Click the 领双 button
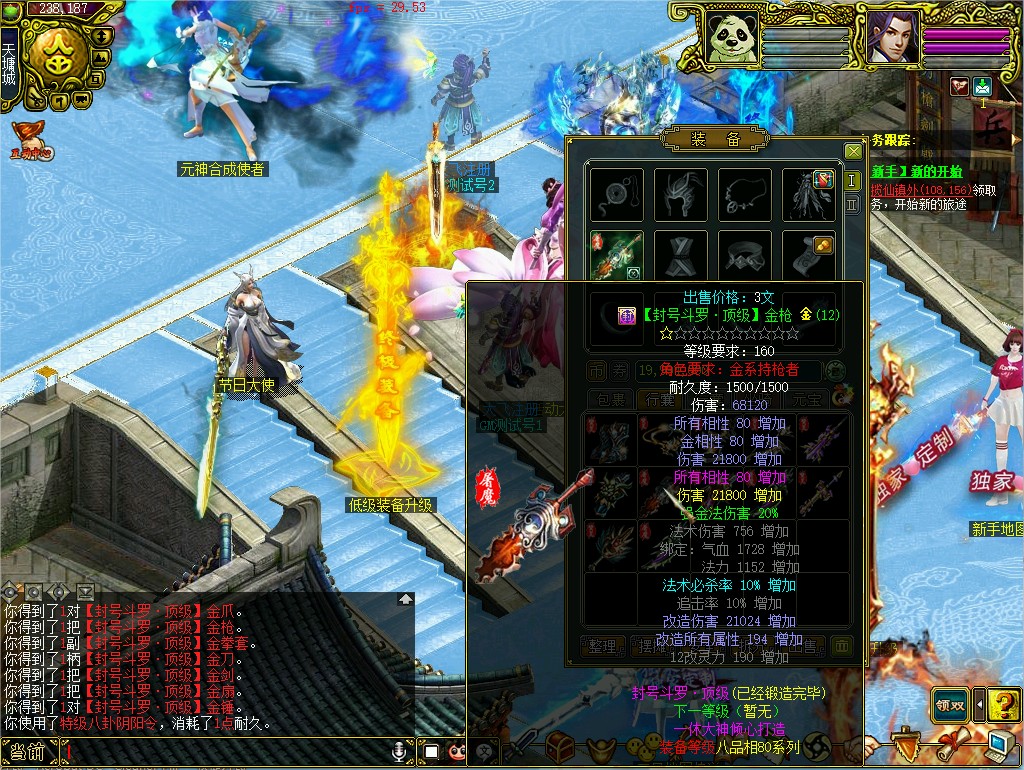Screen dimensions: 1024x770 tap(949, 704)
